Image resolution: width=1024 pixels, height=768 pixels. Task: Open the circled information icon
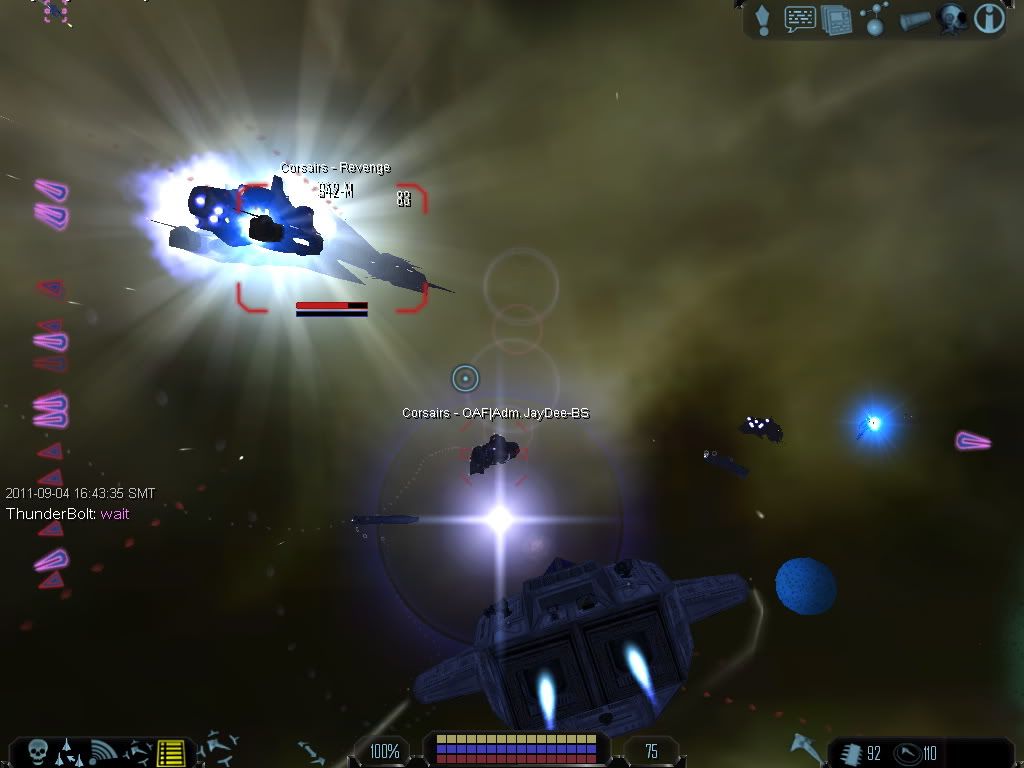989,19
